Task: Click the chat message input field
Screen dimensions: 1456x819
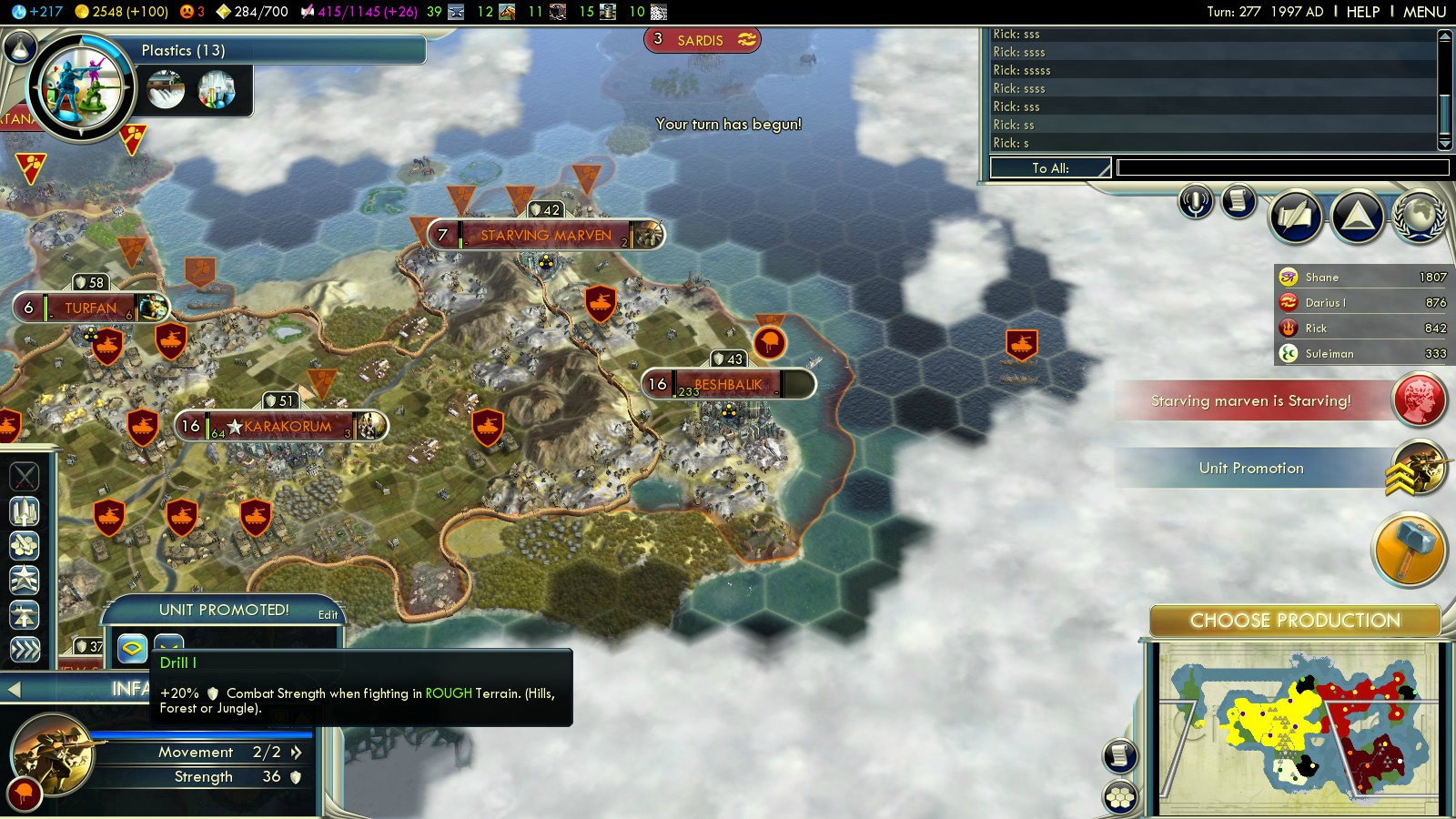Action: point(1282,167)
